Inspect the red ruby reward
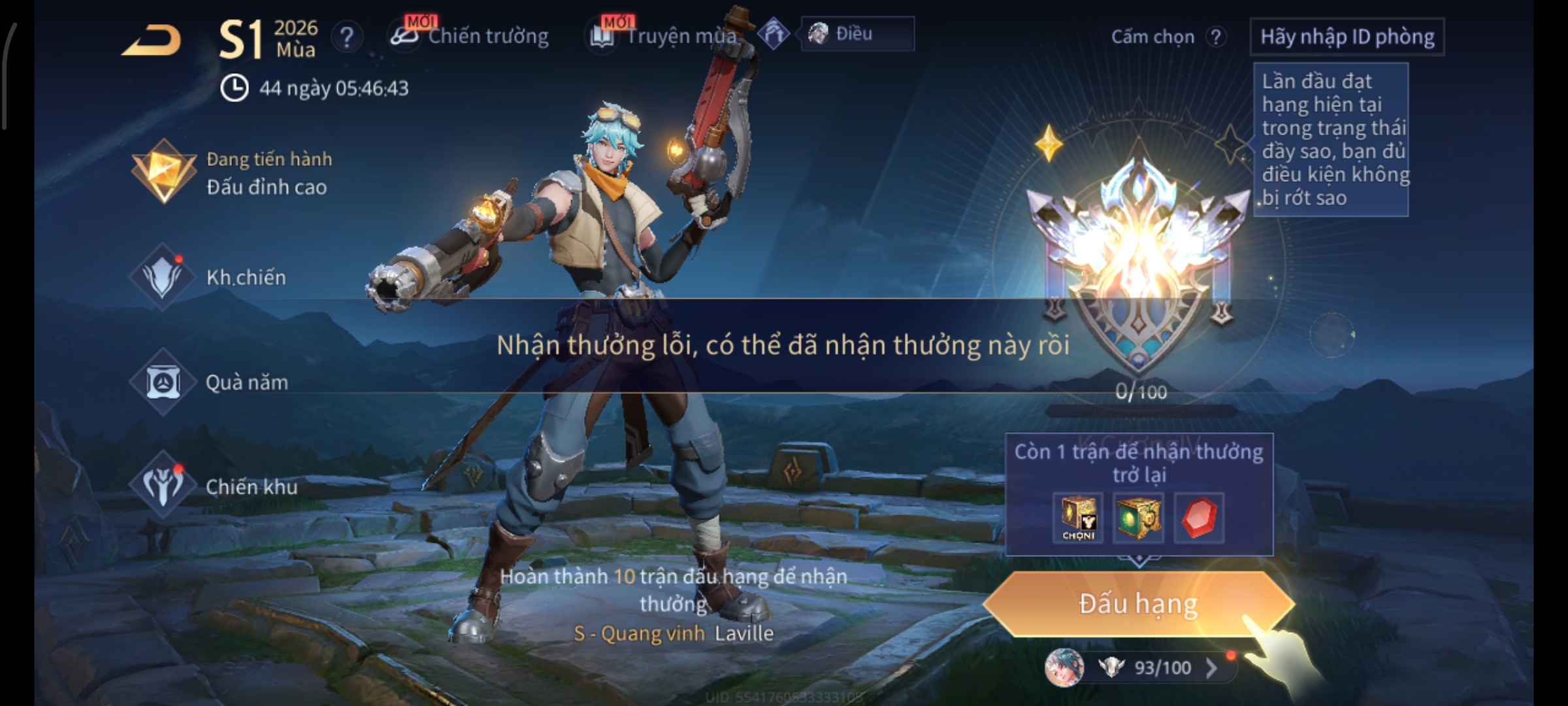Viewport: 1568px width, 706px height. pyautogui.click(x=1198, y=518)
